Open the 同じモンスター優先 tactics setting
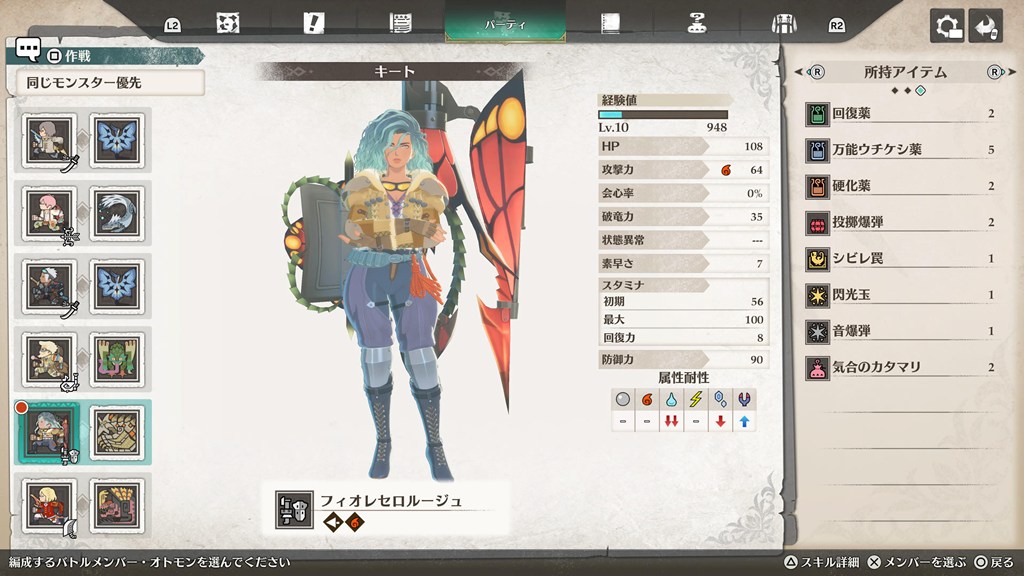The image size is (1024, 576). pyautogui.click(x=110, y=83)
